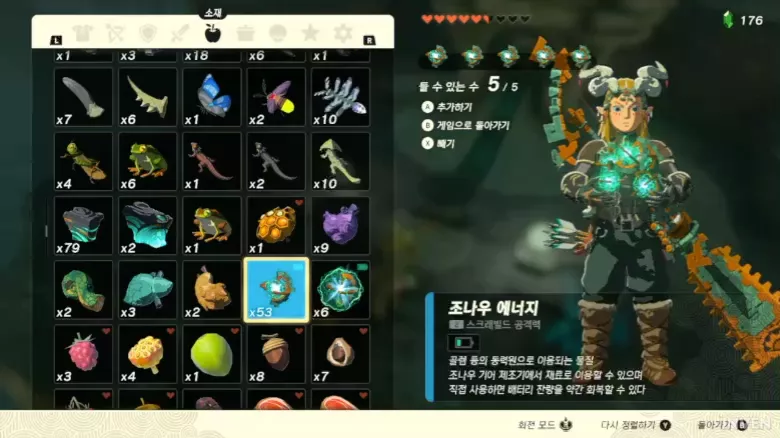Switch to the shield category tab
Image resolution: width=780 pixels, height=438 pixels.
pyautogui.click(x=148, y=33)
